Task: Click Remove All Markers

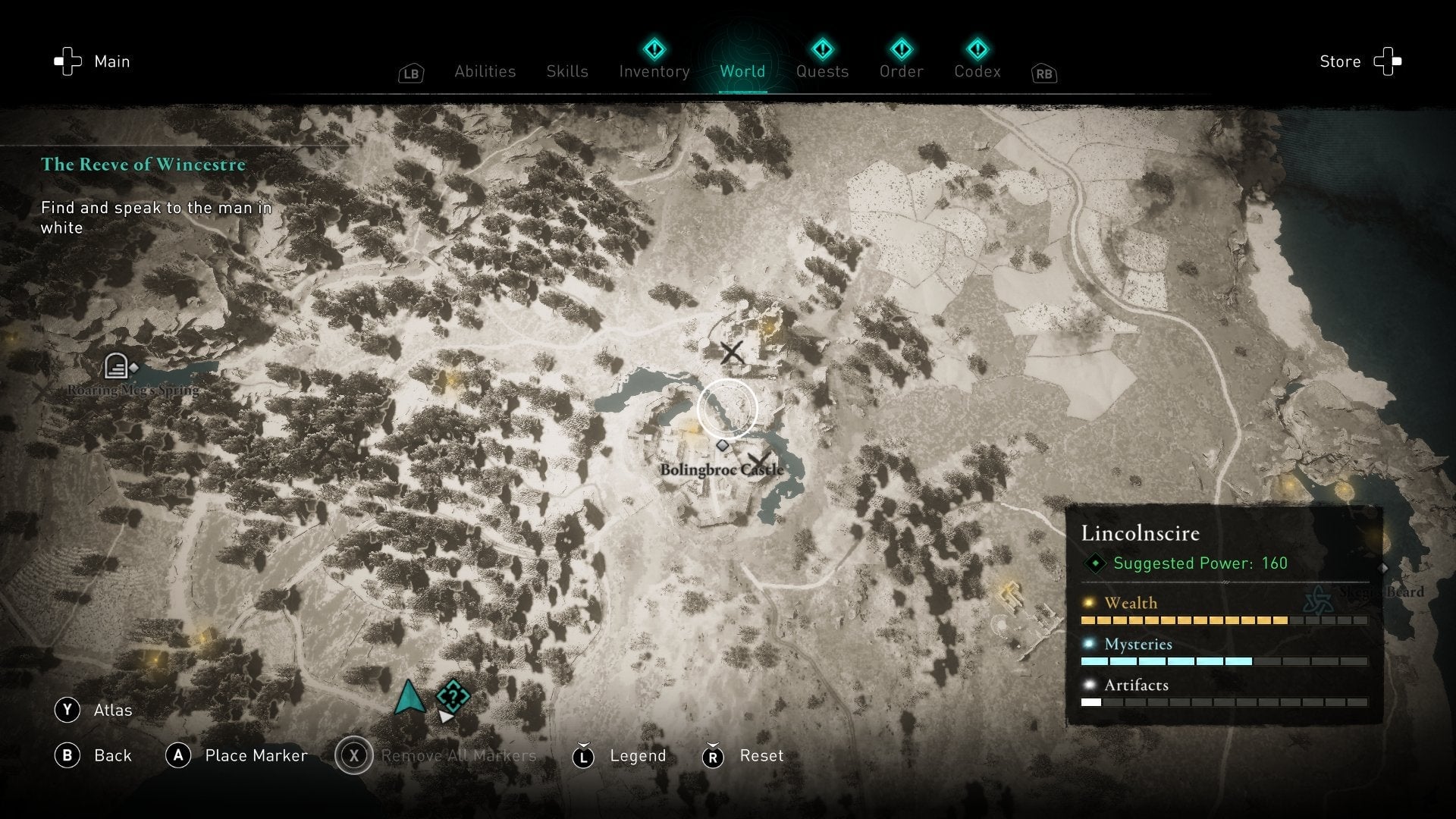Action: [436, 755]
